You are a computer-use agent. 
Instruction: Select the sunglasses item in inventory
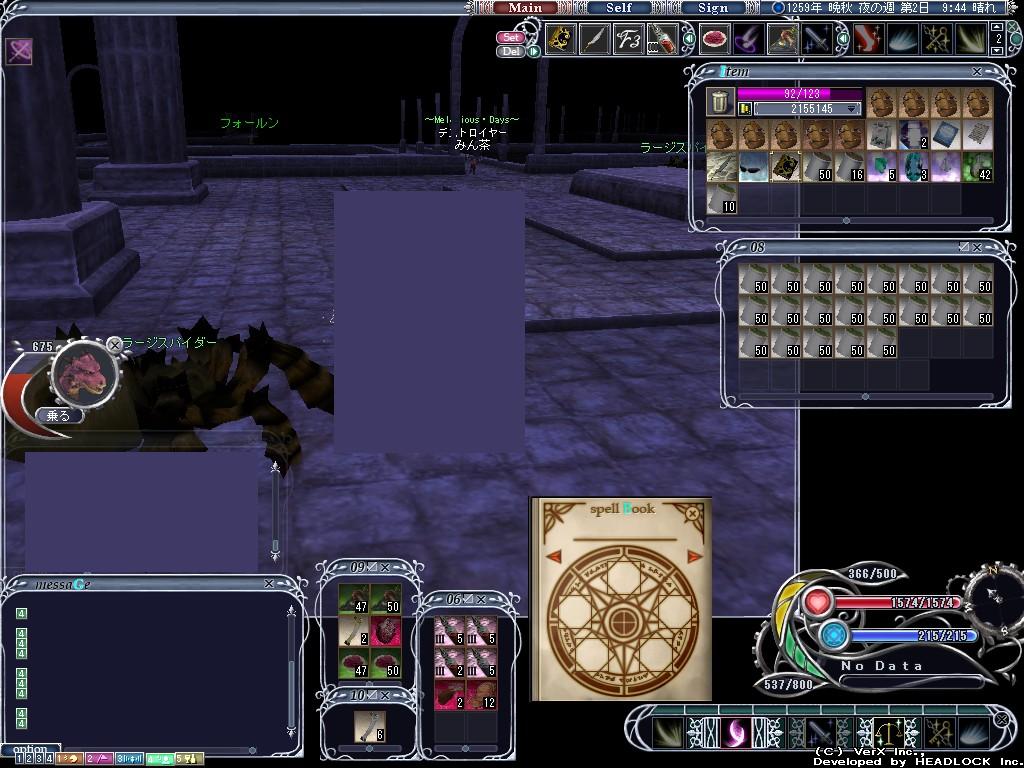pyautogui.click(x=753, y=167)
